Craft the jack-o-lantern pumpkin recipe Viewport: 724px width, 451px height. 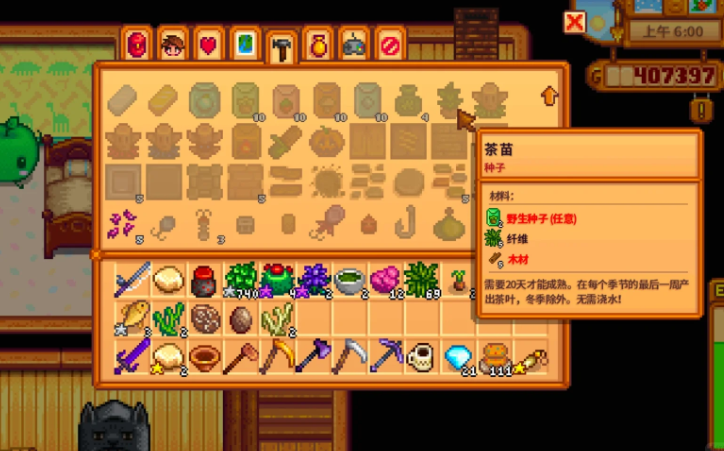[x=327, y=141]
